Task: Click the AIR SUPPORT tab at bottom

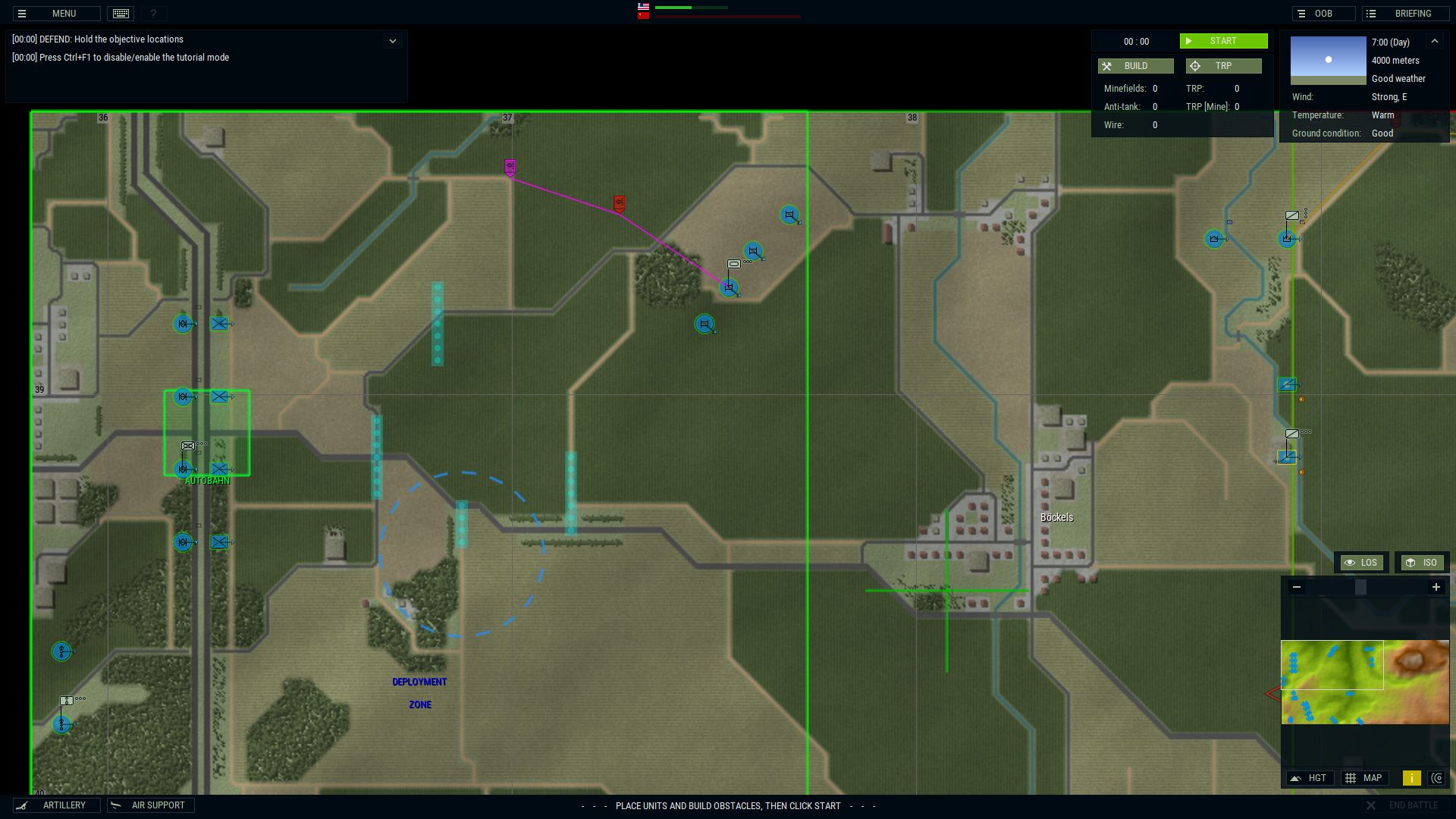Action: [150, 805]
